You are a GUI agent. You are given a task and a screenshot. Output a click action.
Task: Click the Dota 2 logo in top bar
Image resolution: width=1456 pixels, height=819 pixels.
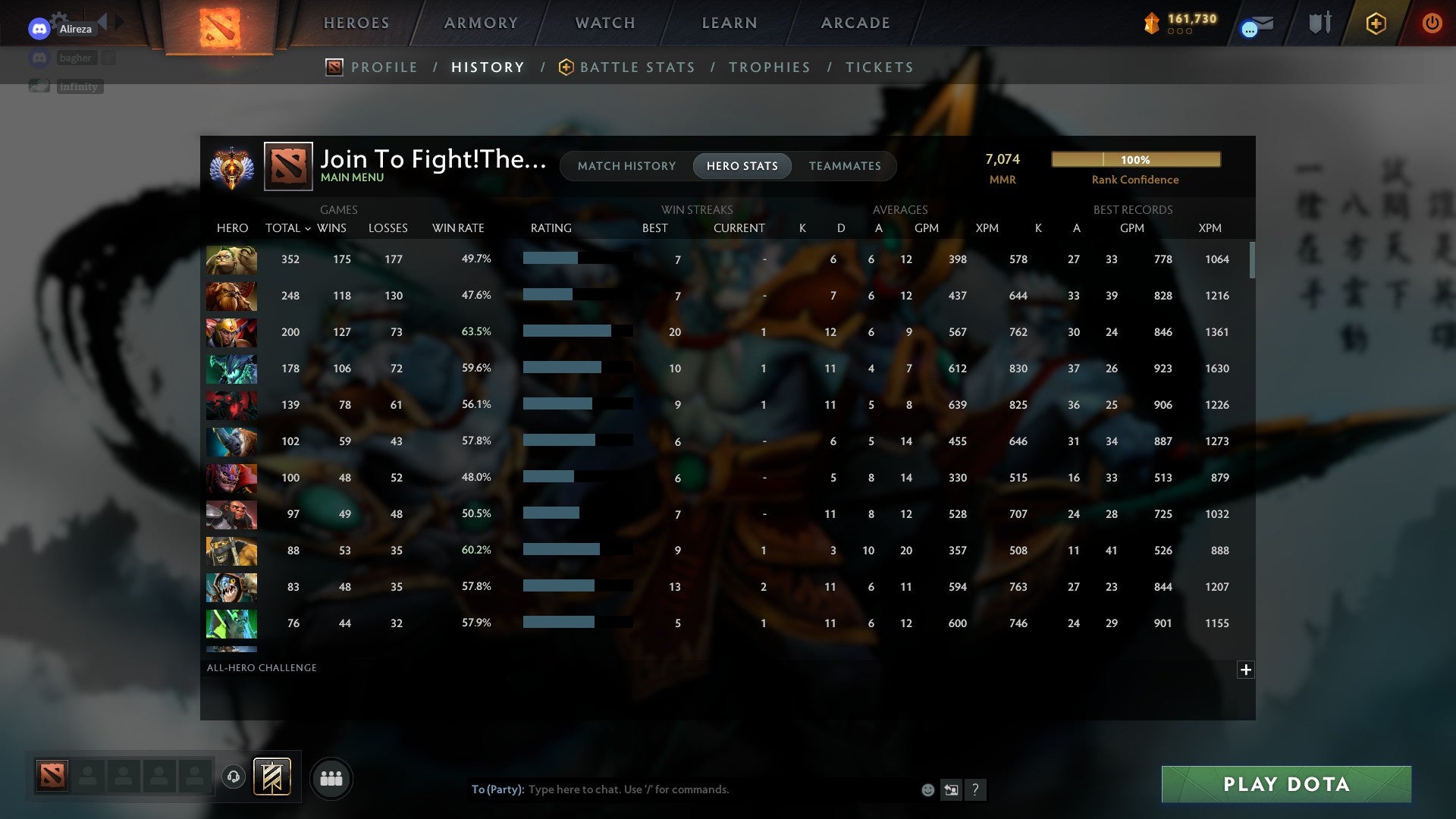(x=219, y=27)
